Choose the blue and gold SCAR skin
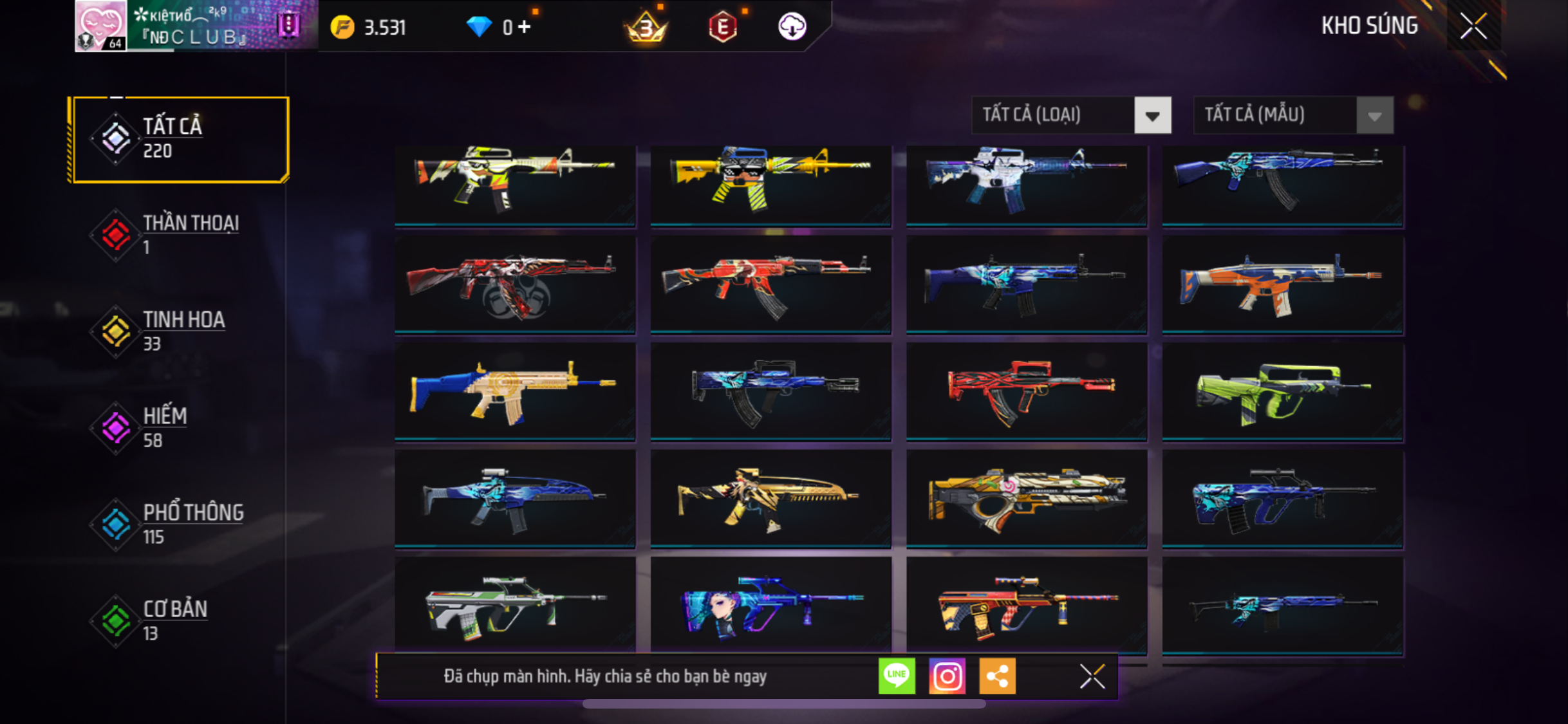The width and height of the screenshot is (1568, 724). click(x=515, y=392)
